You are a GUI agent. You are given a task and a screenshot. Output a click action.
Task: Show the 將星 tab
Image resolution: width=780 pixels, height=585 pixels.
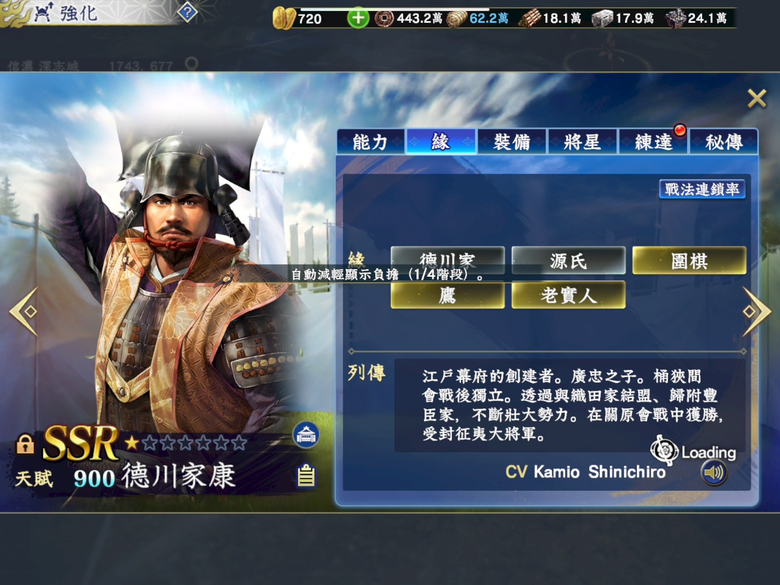click(581, 143)
